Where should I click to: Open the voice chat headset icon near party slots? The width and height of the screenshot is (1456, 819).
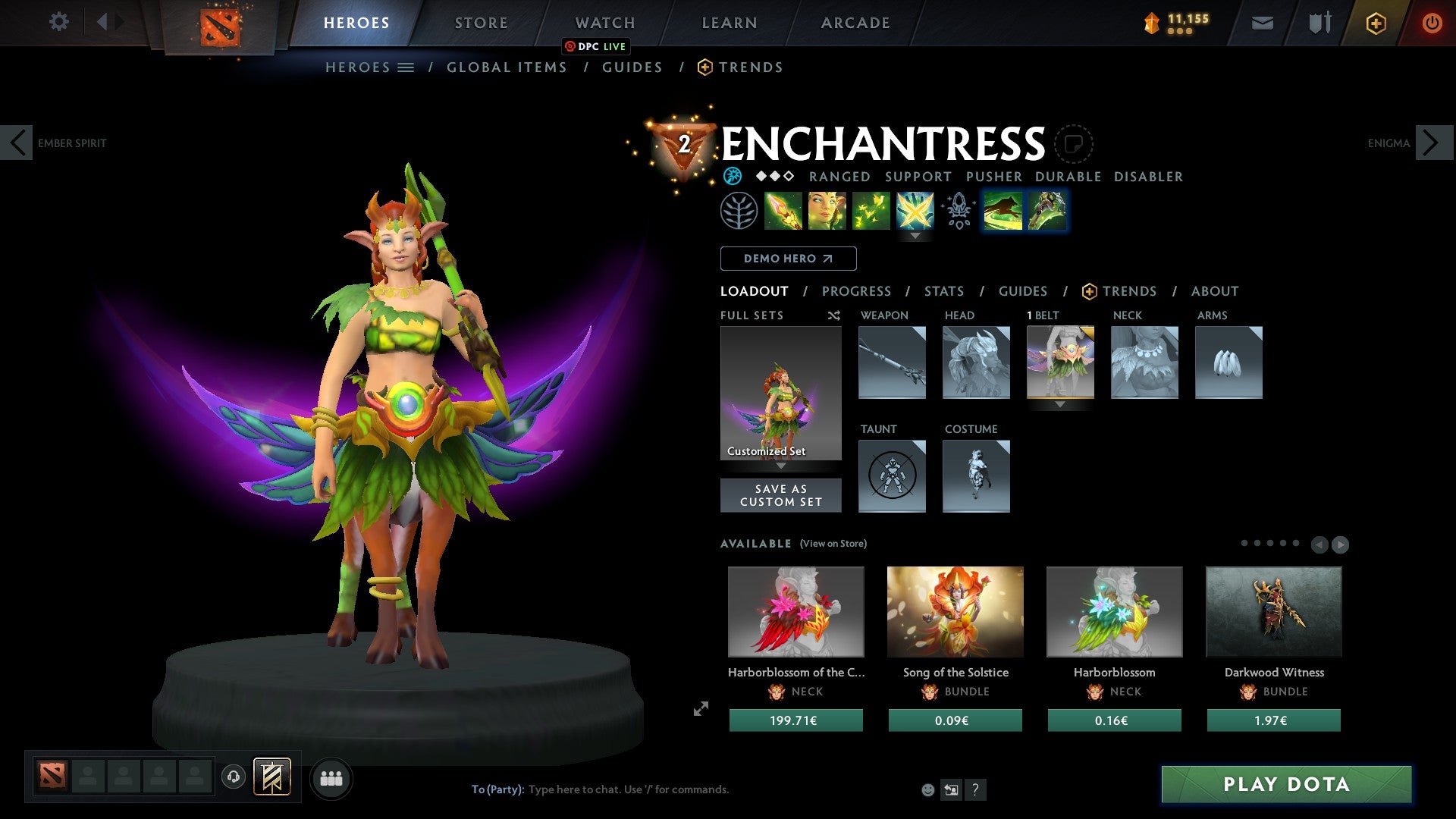235,777
